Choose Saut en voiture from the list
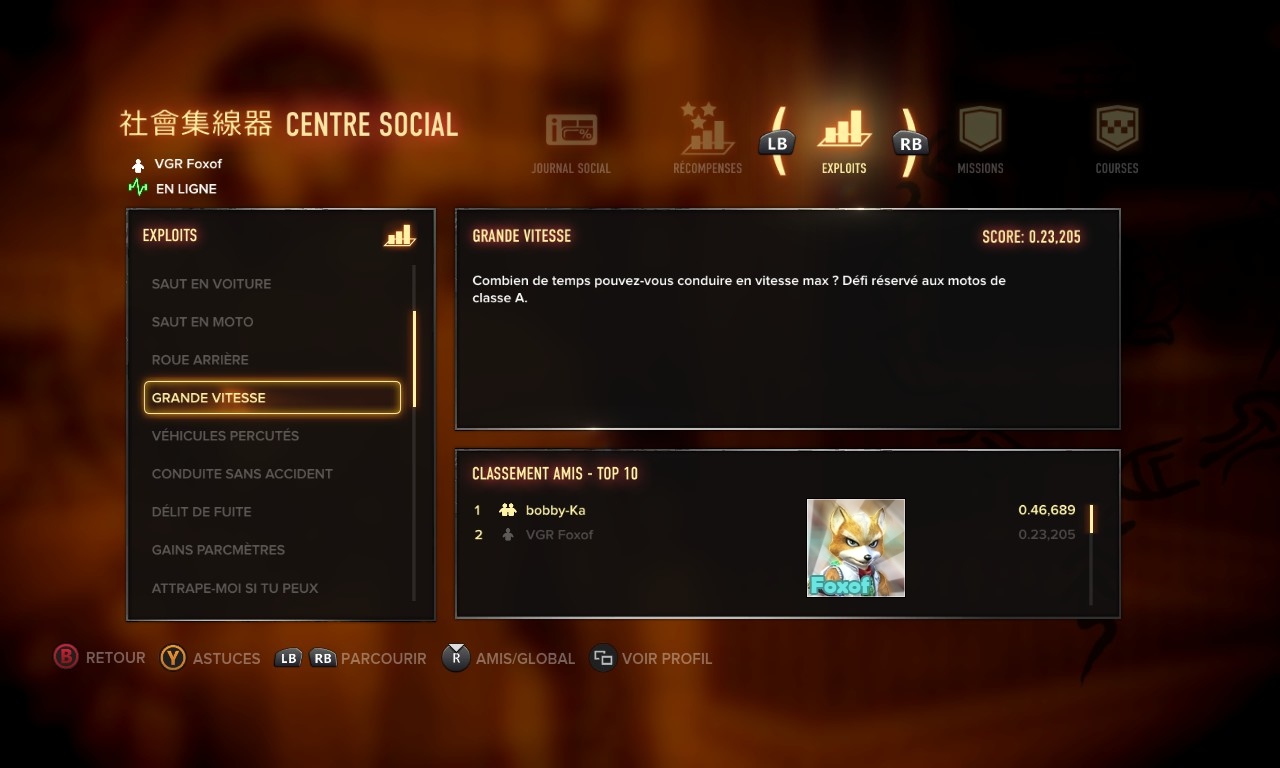Viewport: 1280px width, 768px height. point(211,284)
